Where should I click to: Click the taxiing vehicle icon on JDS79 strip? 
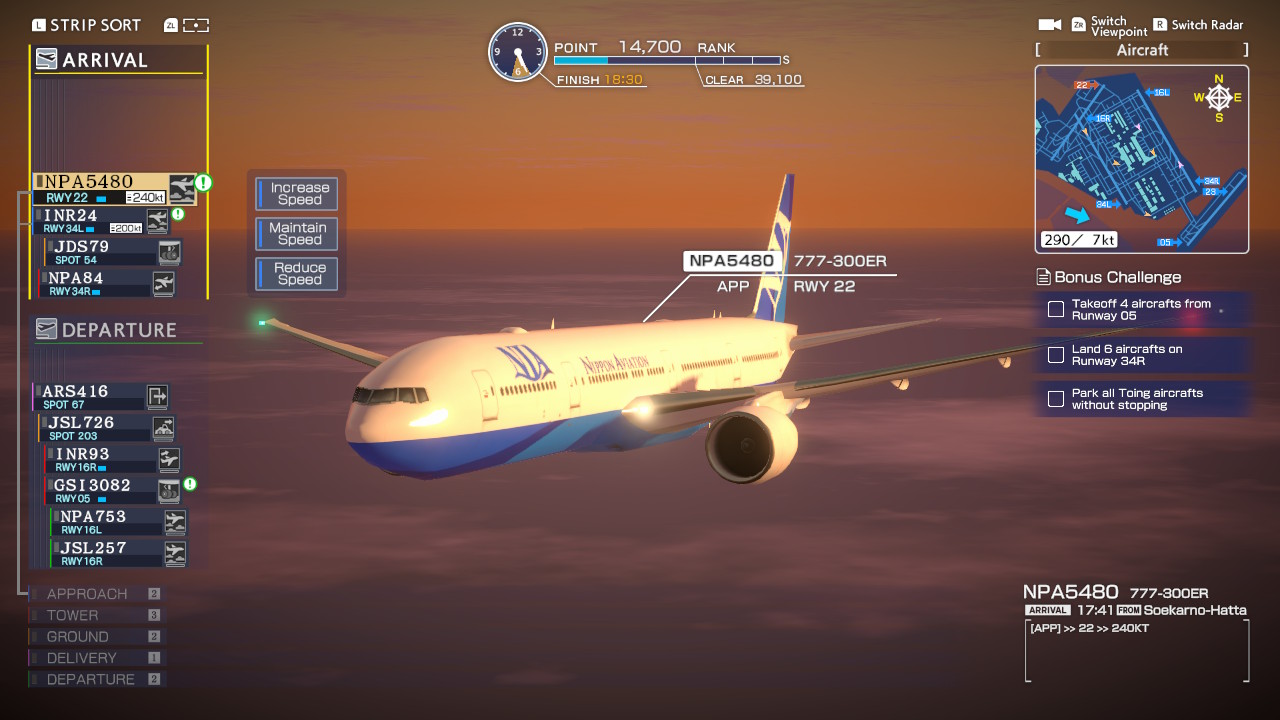(170, 251)
